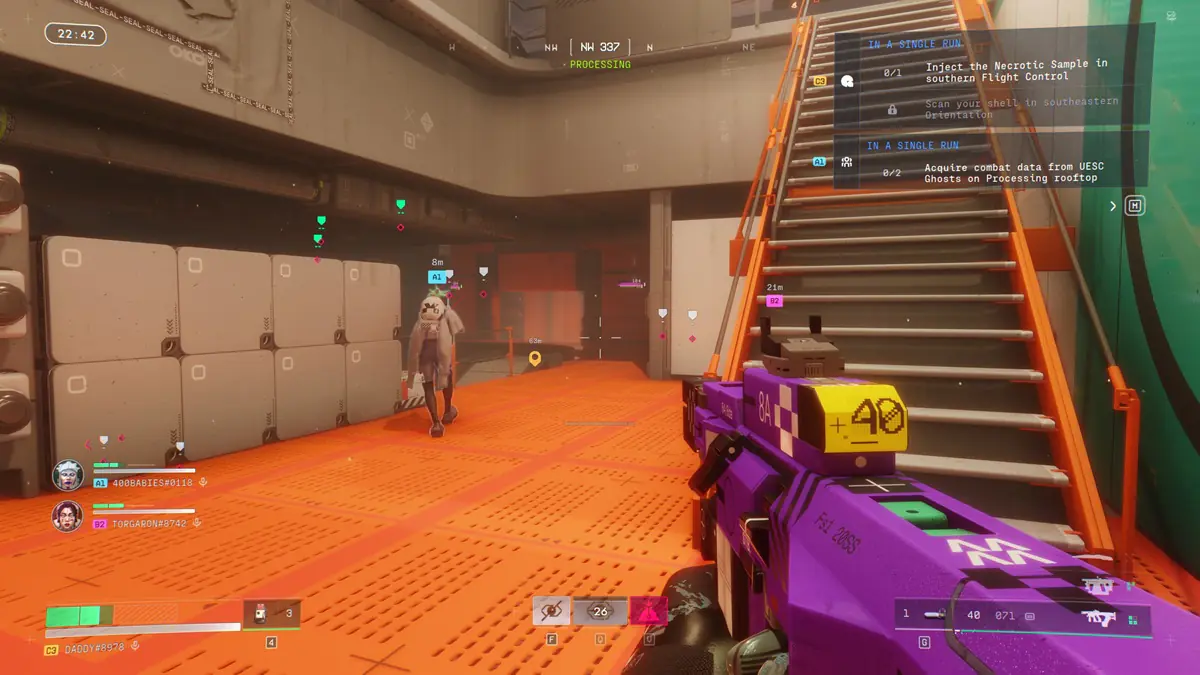Activate the pink triangle ability
This screenshot has height=675, width=1200.
648,610
